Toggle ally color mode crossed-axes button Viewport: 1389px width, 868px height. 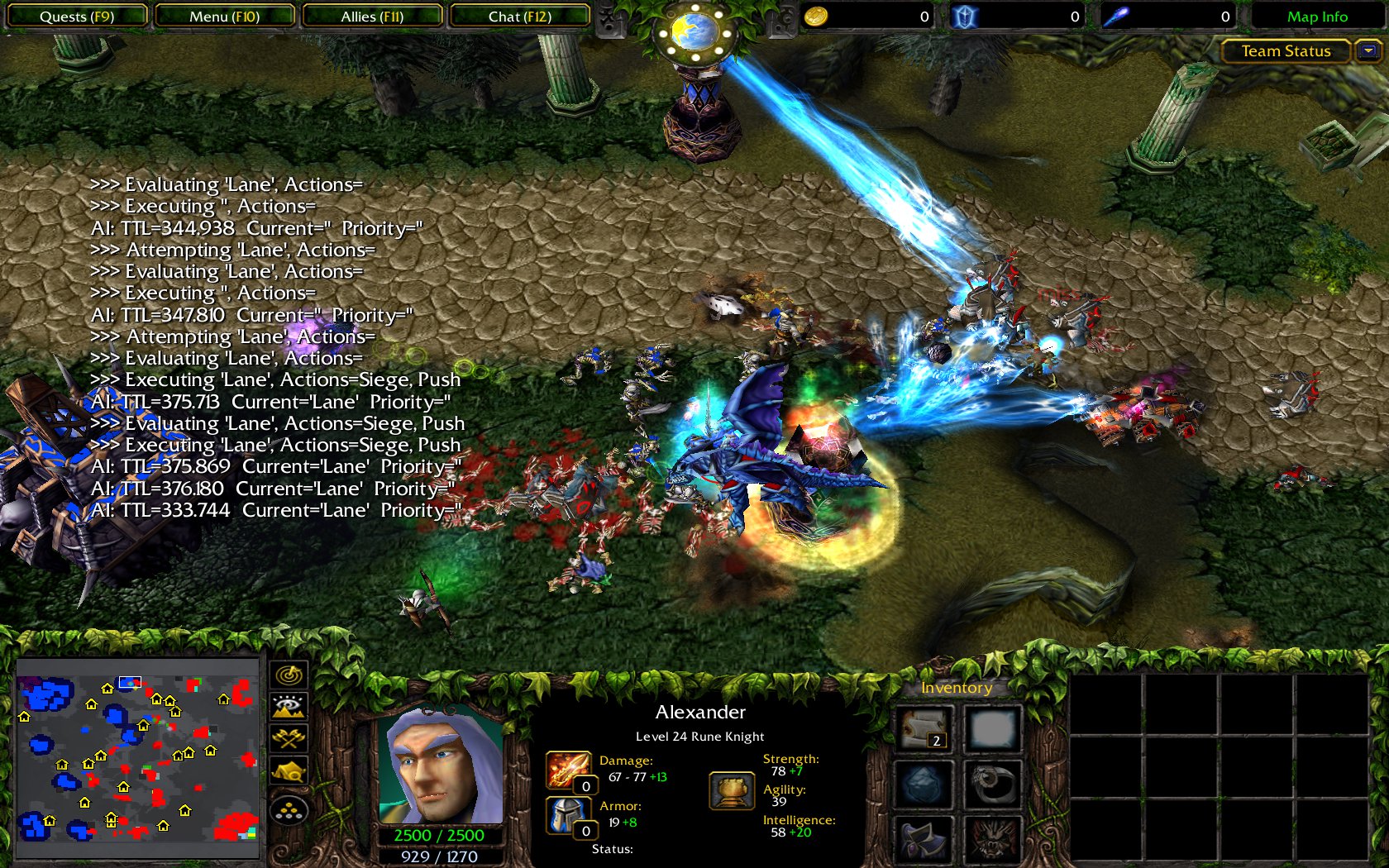point(289,738)
